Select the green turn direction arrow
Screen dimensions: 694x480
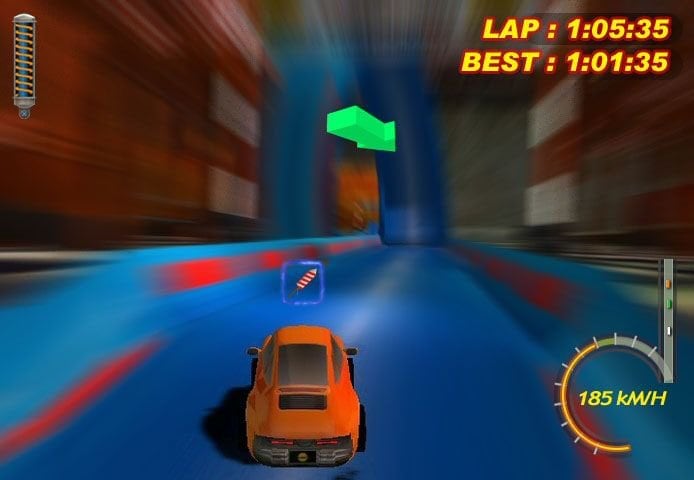[x=362, y=127]
